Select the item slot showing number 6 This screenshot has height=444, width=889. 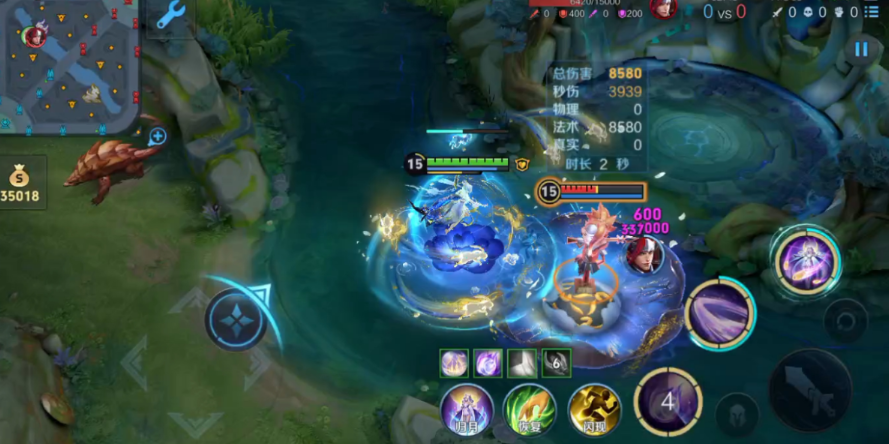[x=556, y=362]
